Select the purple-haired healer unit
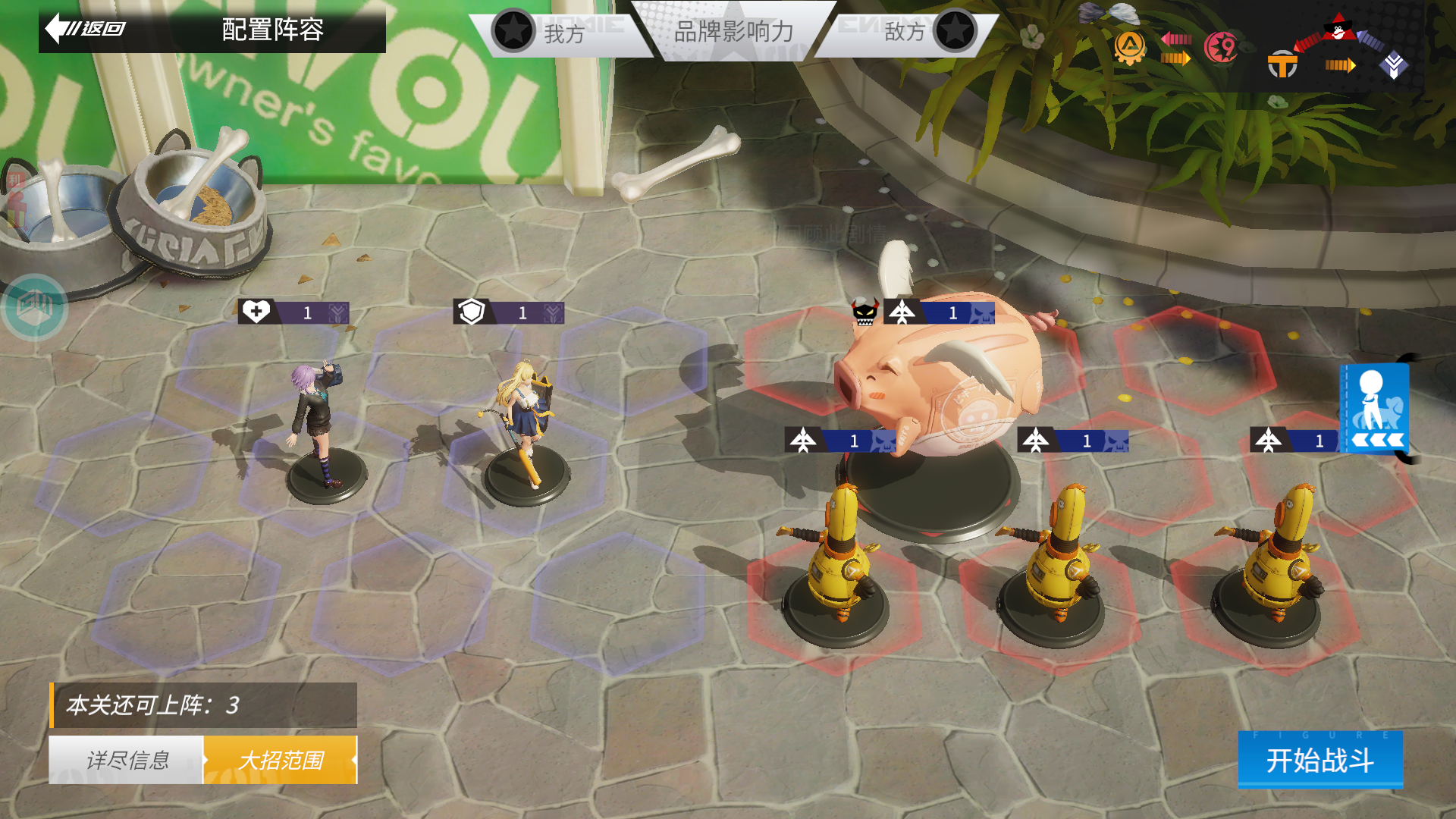The image size is (1456, 819). tap(318, 425)
